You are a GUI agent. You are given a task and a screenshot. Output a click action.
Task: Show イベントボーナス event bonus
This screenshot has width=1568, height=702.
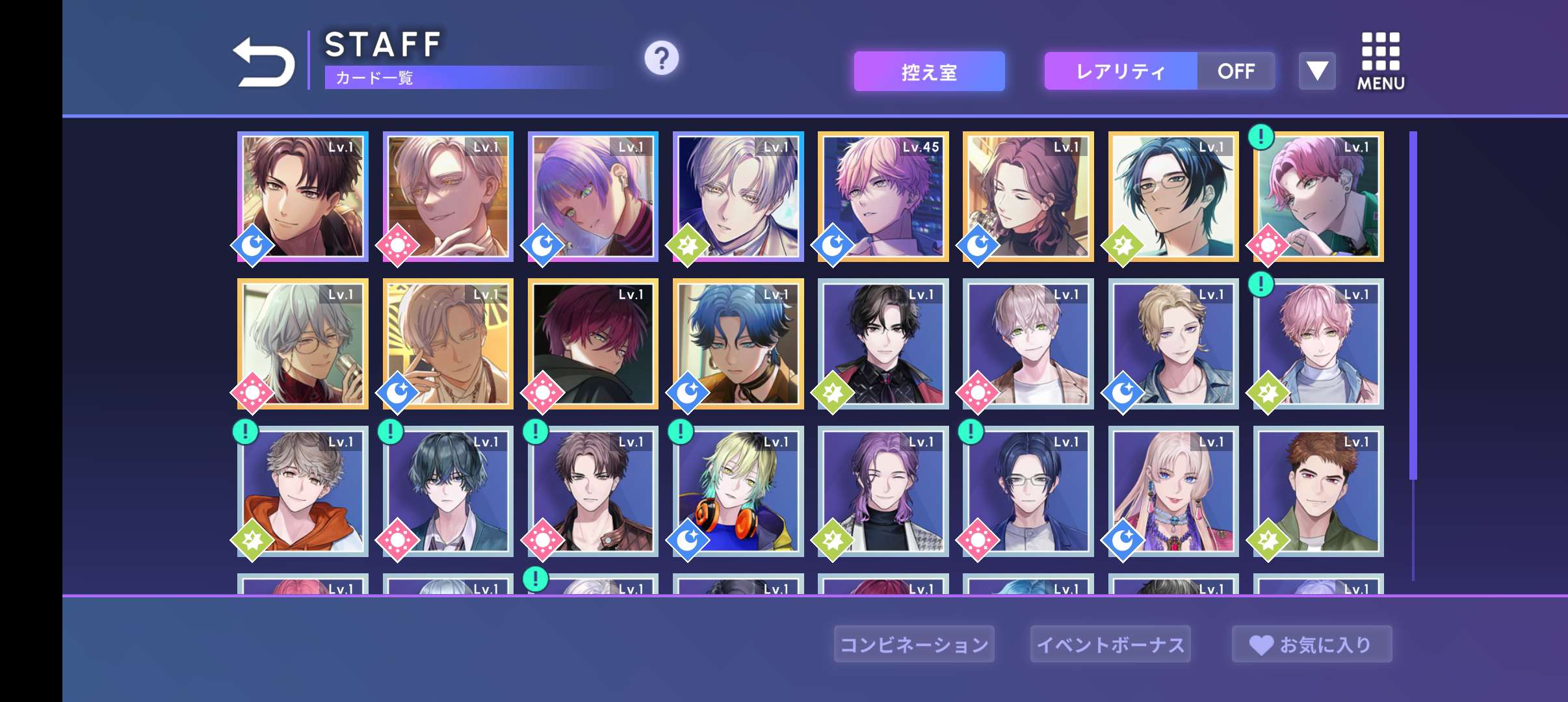coord(1110,644)
